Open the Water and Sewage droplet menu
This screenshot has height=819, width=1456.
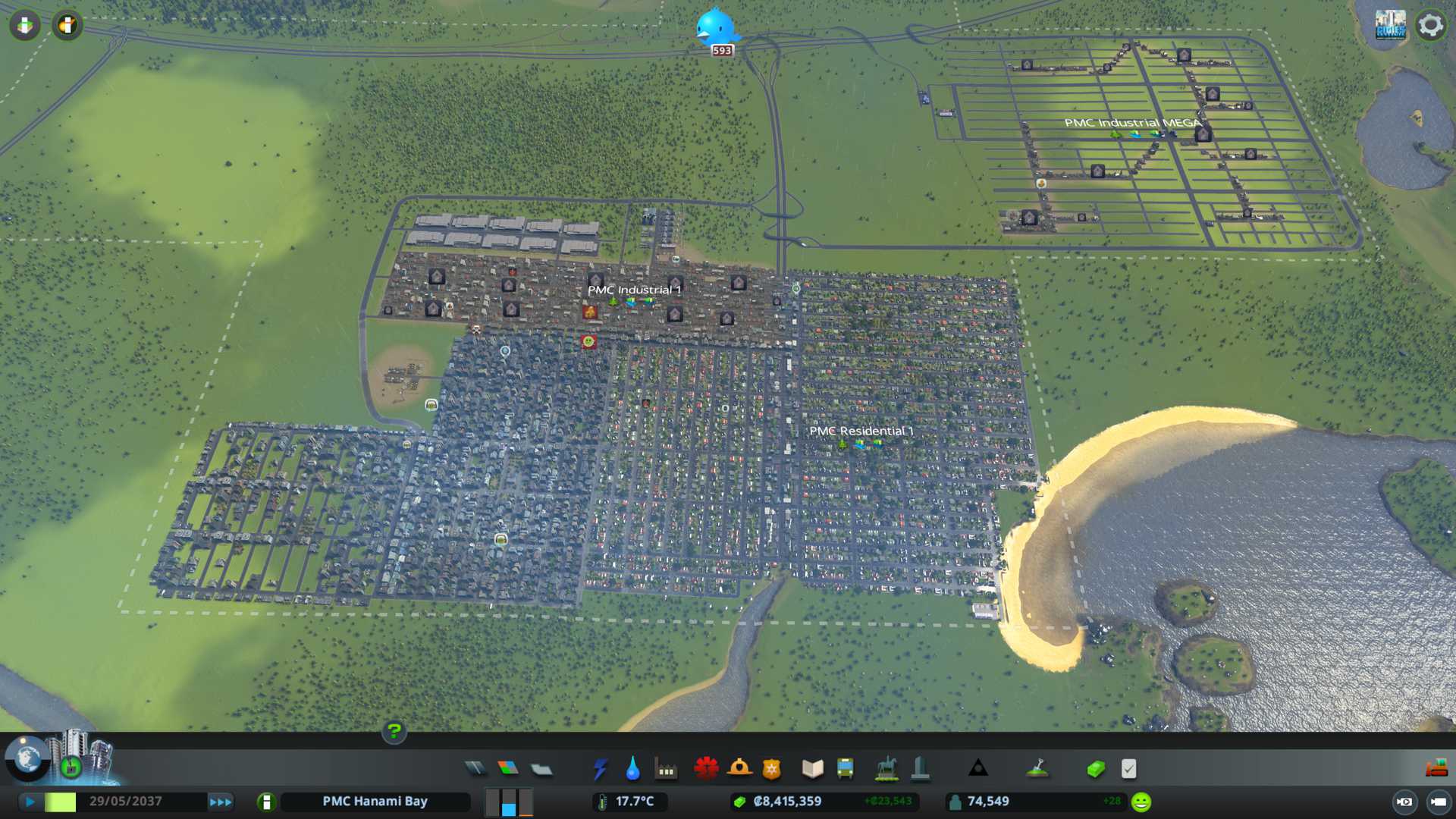tap(632, 769)
